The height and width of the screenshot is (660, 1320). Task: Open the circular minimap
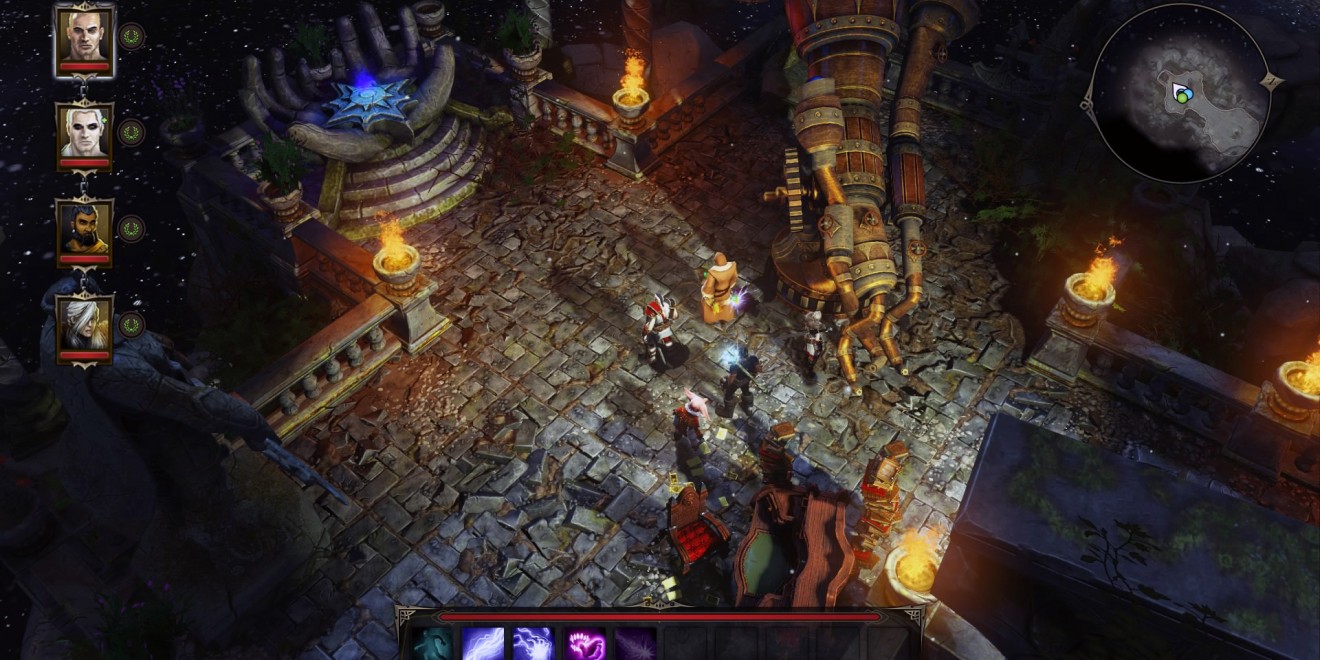tap(1179, 94)
